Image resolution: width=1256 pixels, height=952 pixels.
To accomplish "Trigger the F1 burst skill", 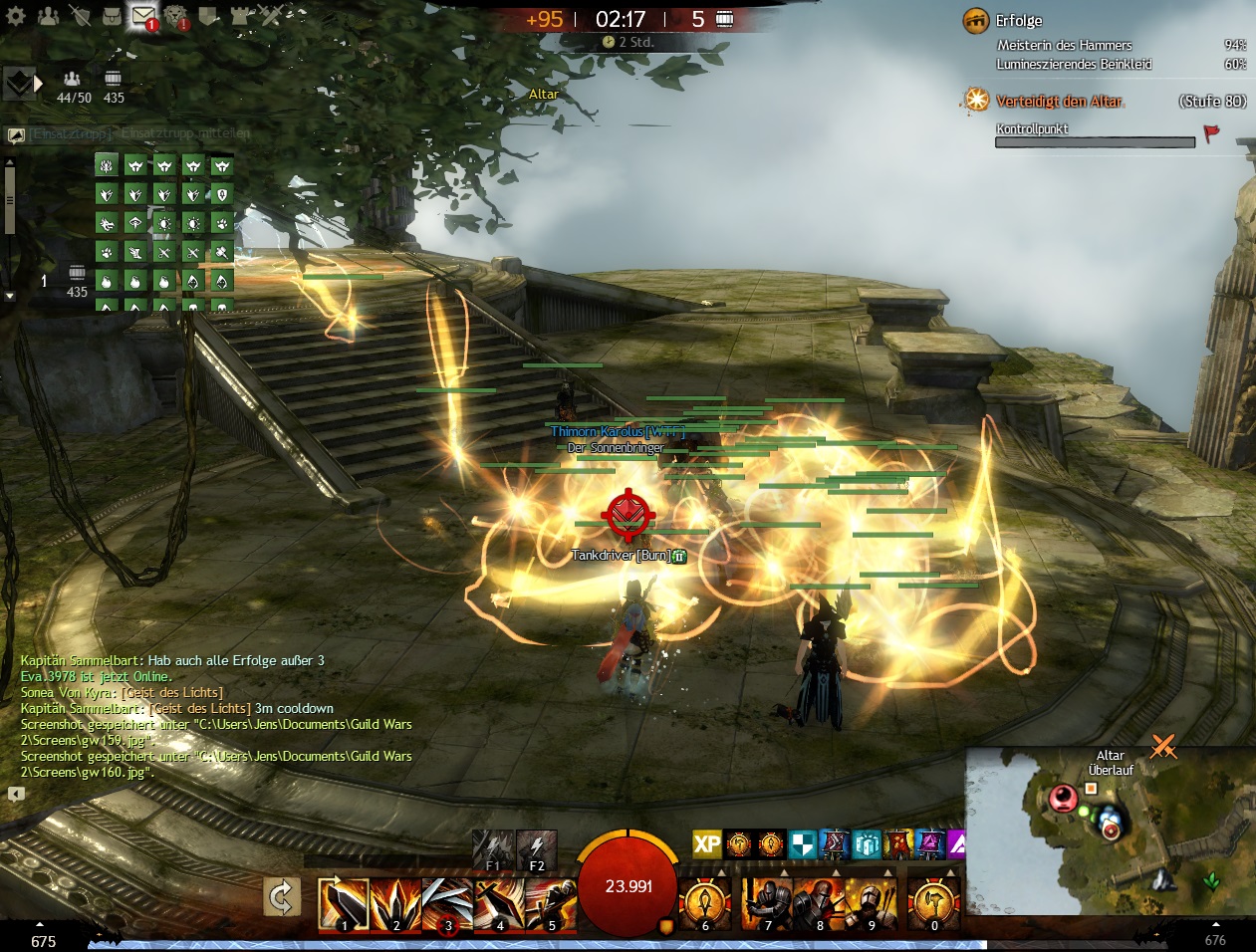I will pyautogui.click(x=493, y=847).
